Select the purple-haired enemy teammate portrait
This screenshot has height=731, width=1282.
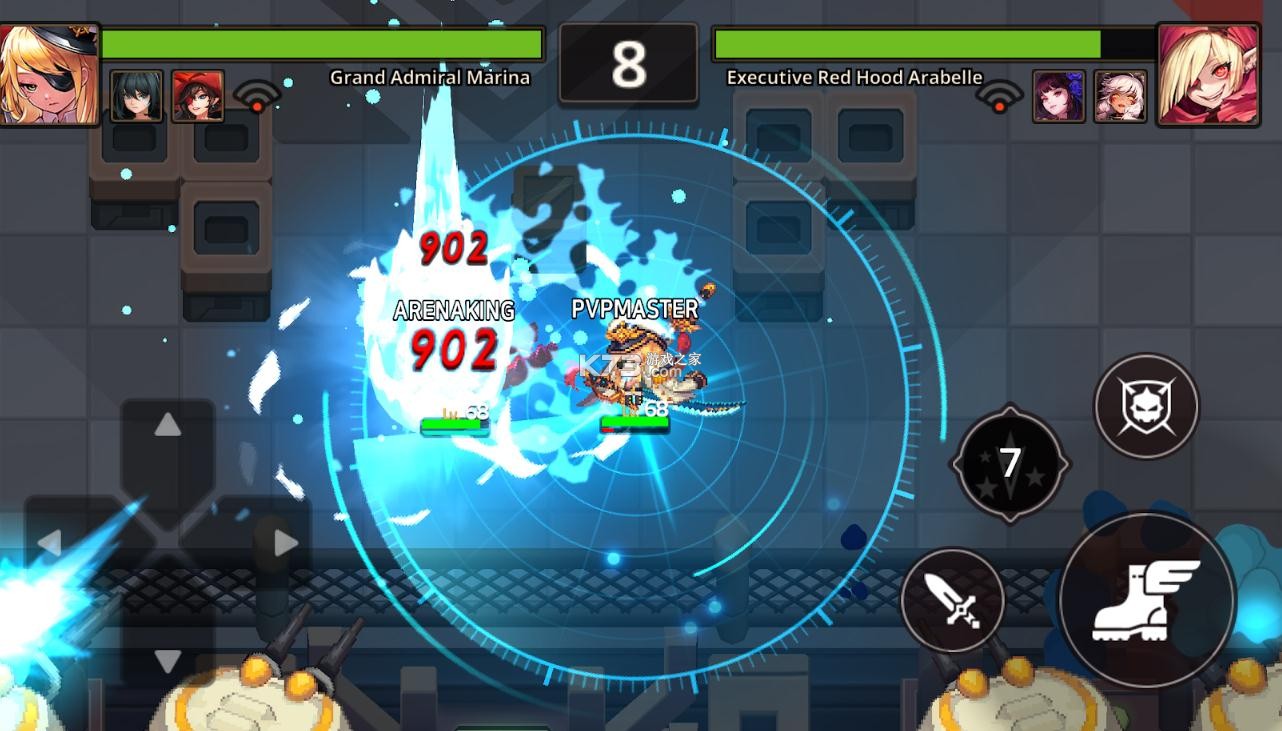click(x=1058, y=96)
